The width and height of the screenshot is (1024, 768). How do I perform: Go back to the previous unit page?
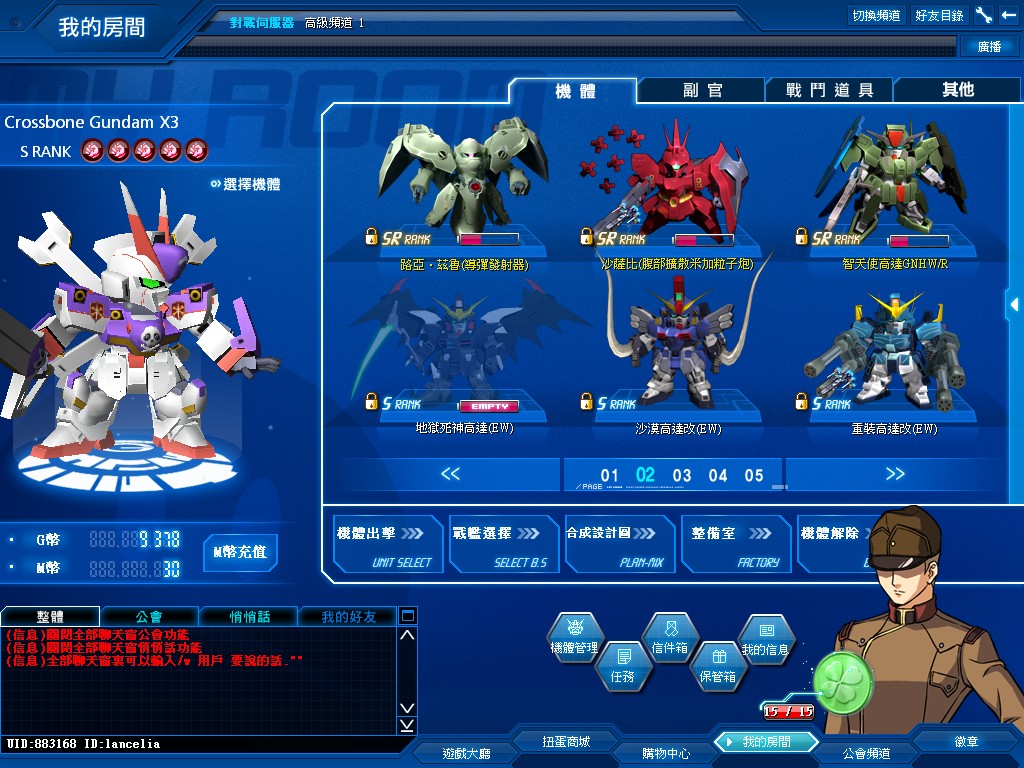click(x=450, y=474)
